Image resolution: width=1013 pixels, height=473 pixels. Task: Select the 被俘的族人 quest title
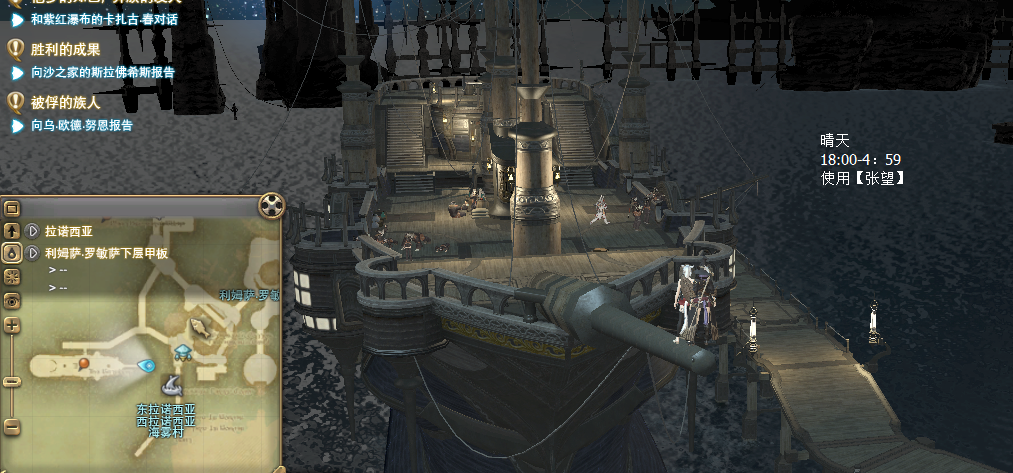click(x=66, y=102)
